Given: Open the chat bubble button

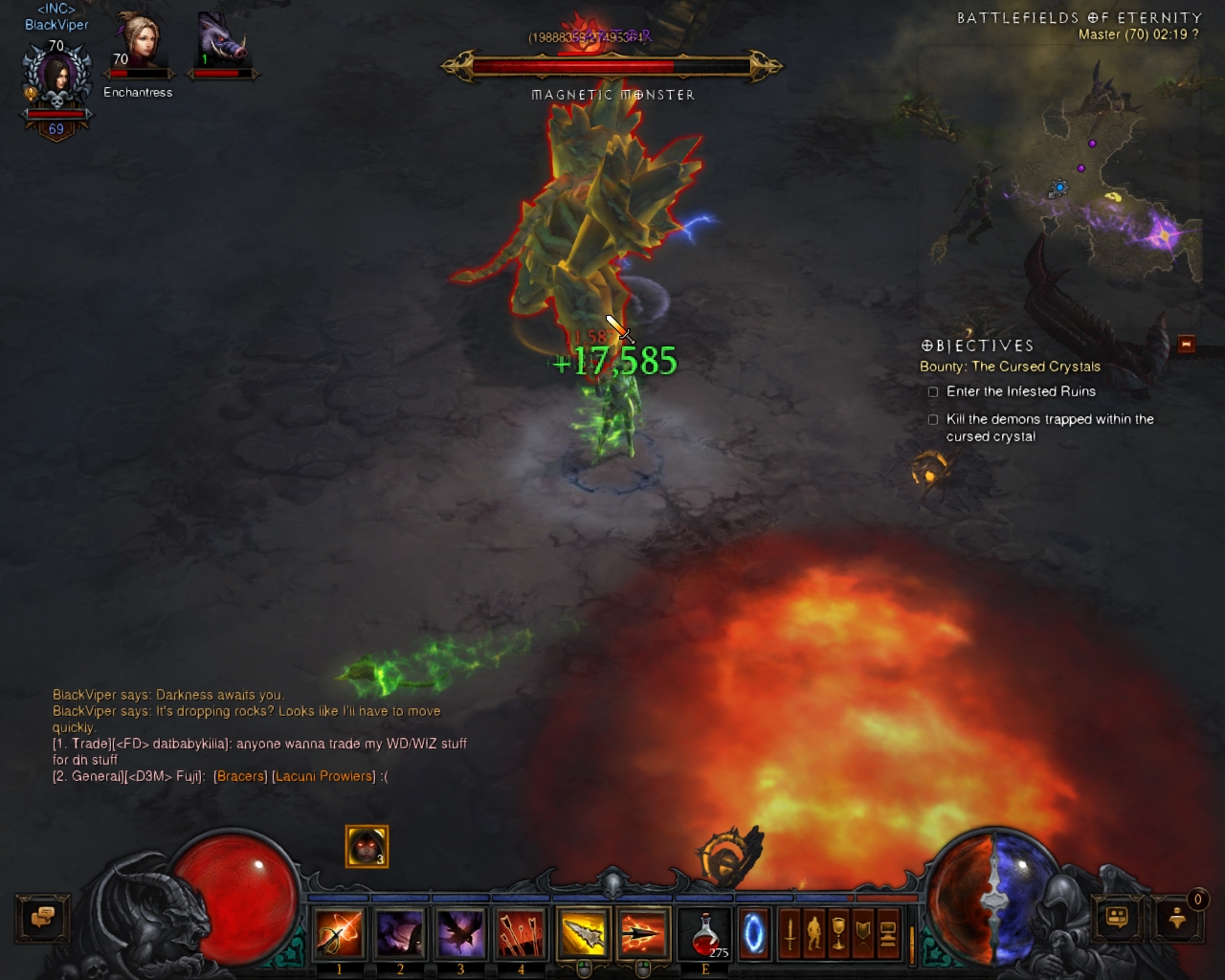Looking at the screenshot, I should click(42, 918).
